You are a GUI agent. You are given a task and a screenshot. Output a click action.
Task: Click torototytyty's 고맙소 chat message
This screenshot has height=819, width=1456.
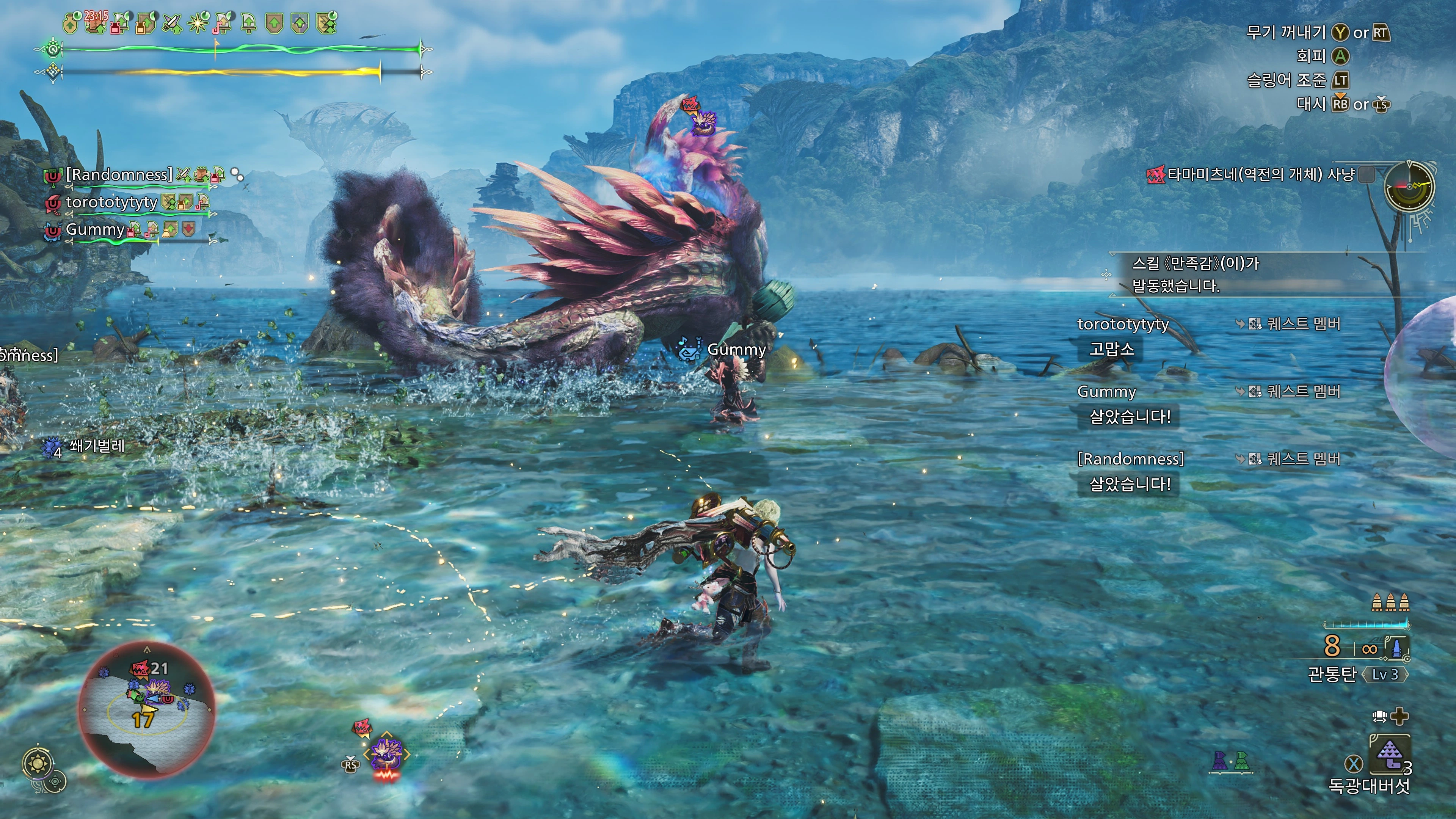pos(1111,349)
